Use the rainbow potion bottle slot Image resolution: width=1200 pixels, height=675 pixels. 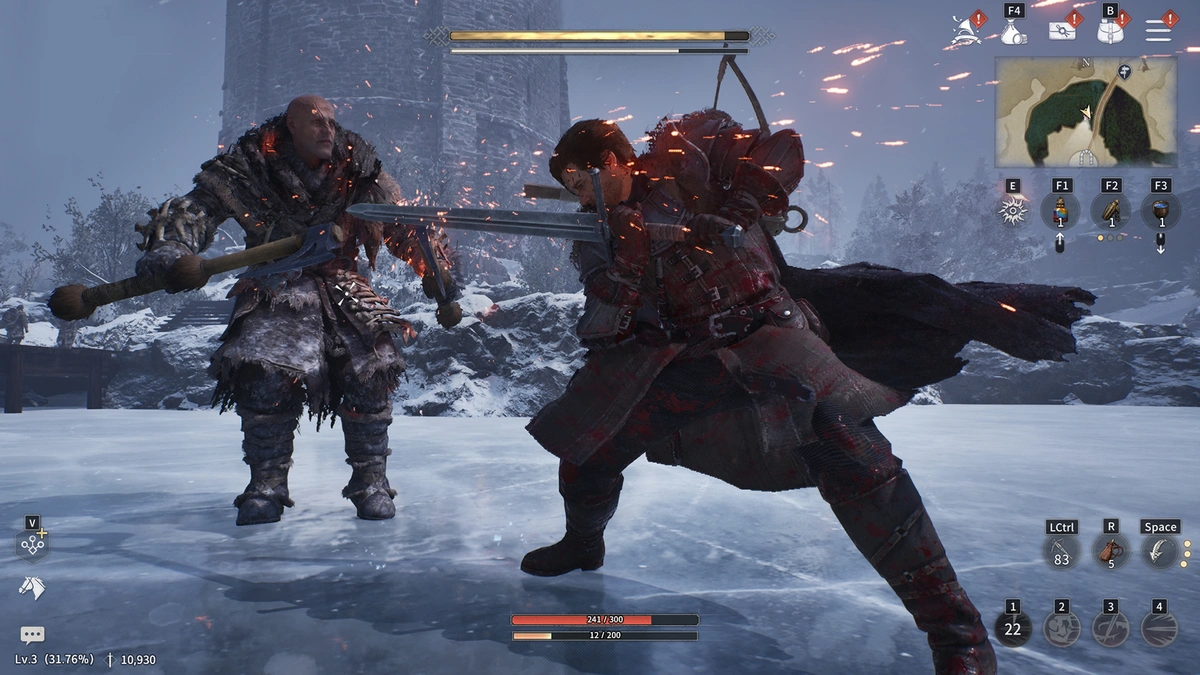click(x=1061, y=211)
